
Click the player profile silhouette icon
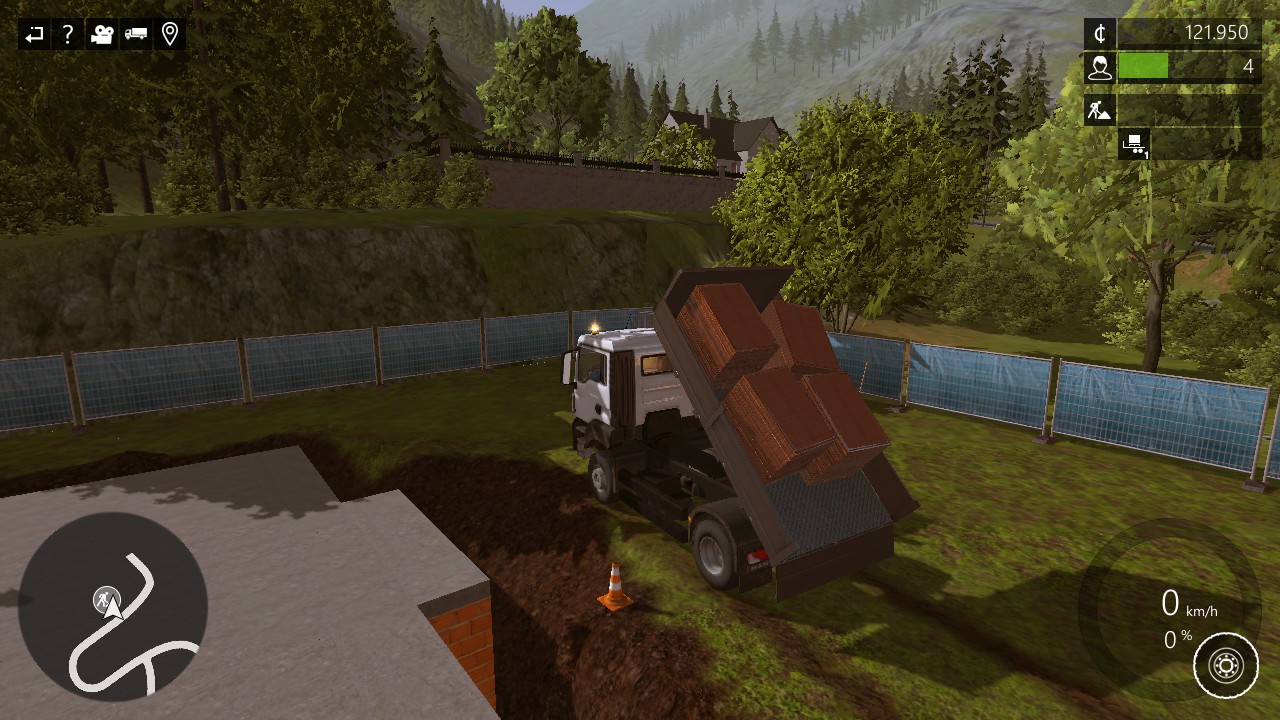click(x=1100, y=67)
